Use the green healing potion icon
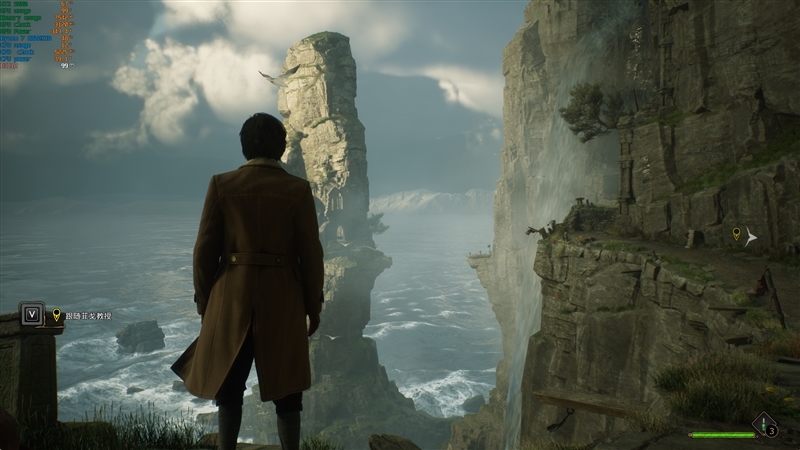 point(765,425)
